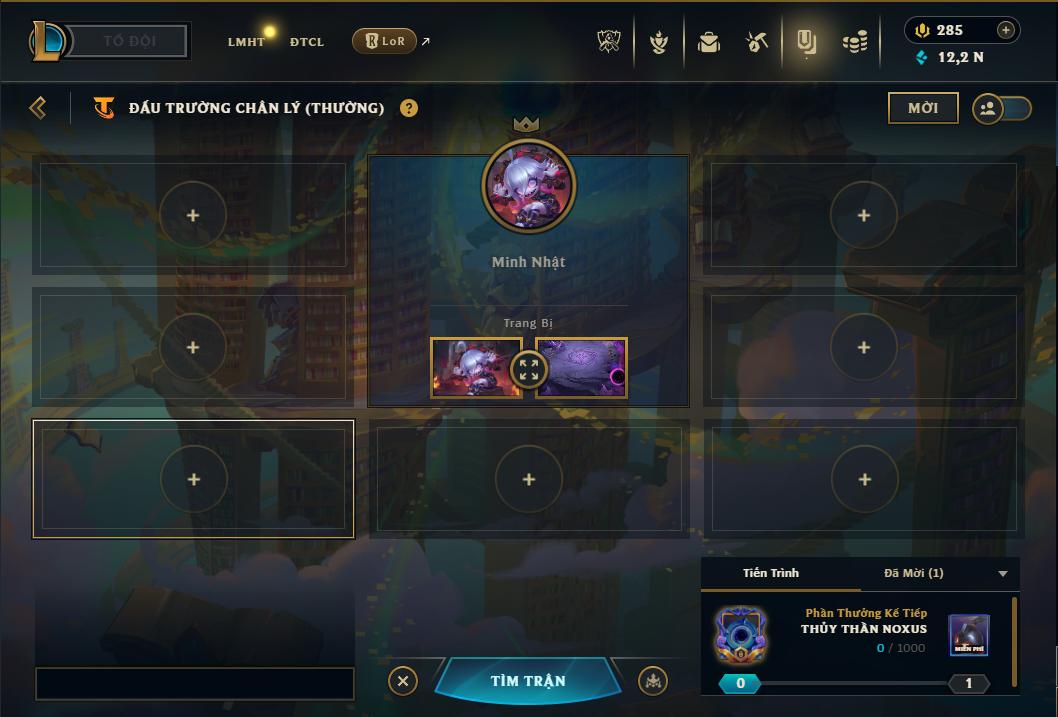Click the plus button to buy RP
The image size is (1058, 717).
coord(1006,30)
